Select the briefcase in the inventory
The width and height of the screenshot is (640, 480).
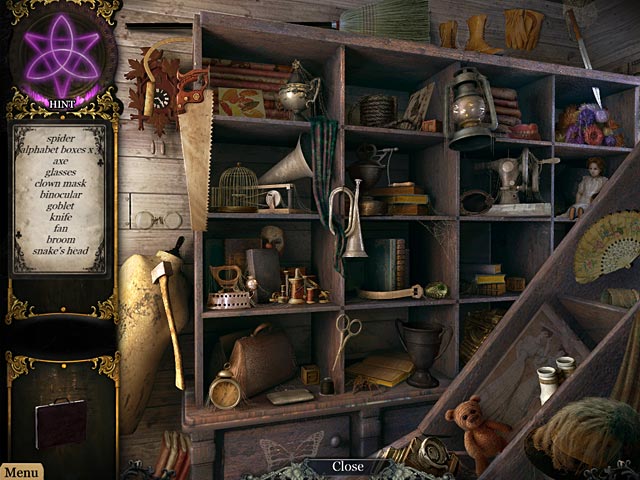coord(60,421)
